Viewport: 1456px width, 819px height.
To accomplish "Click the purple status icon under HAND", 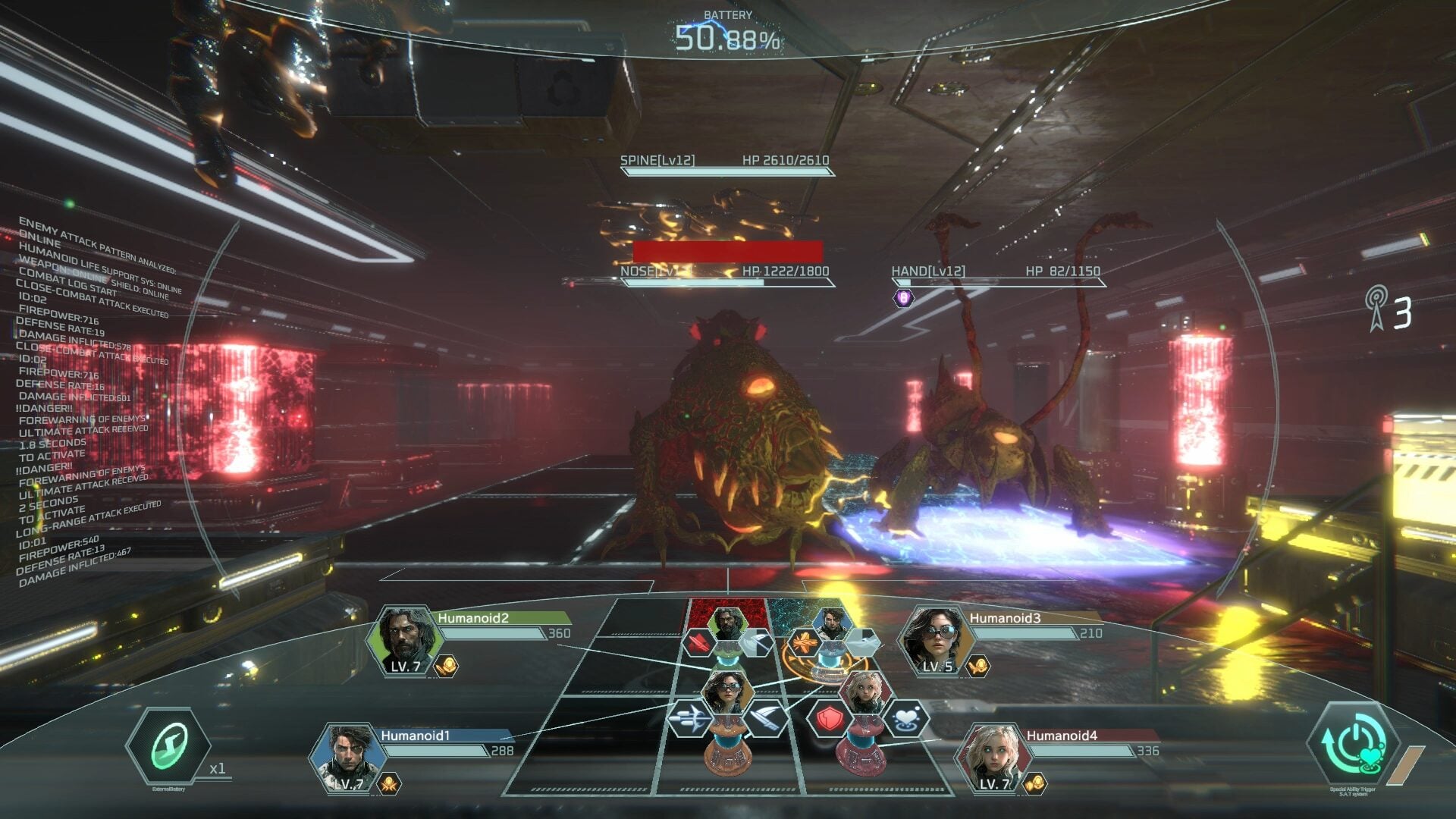I will 902,298.
